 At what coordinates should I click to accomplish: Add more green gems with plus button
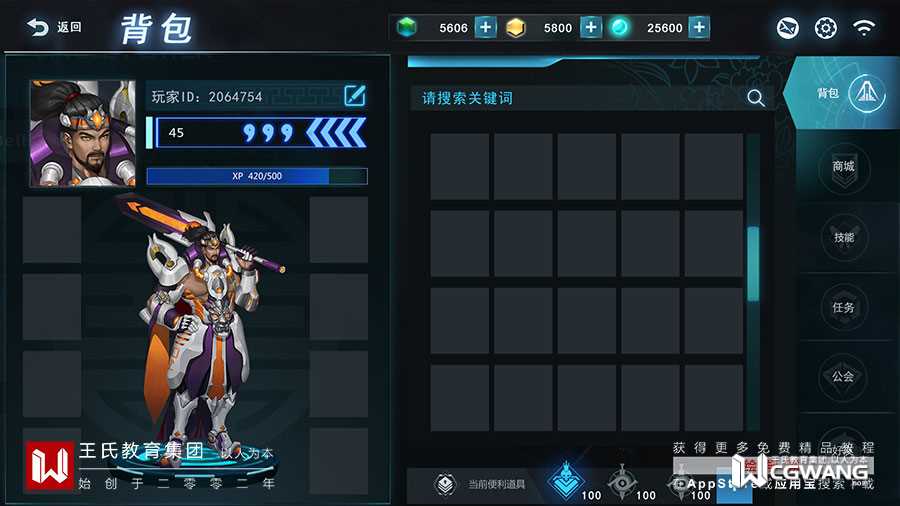[485, 27]
